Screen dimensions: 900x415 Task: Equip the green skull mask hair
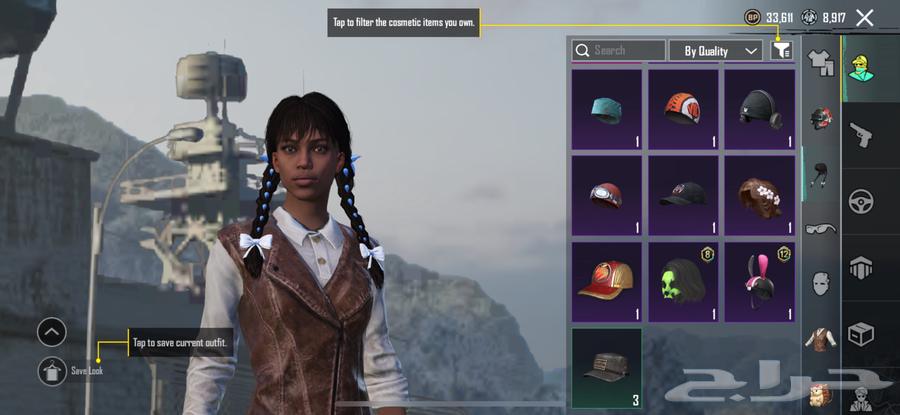point(683,281)
